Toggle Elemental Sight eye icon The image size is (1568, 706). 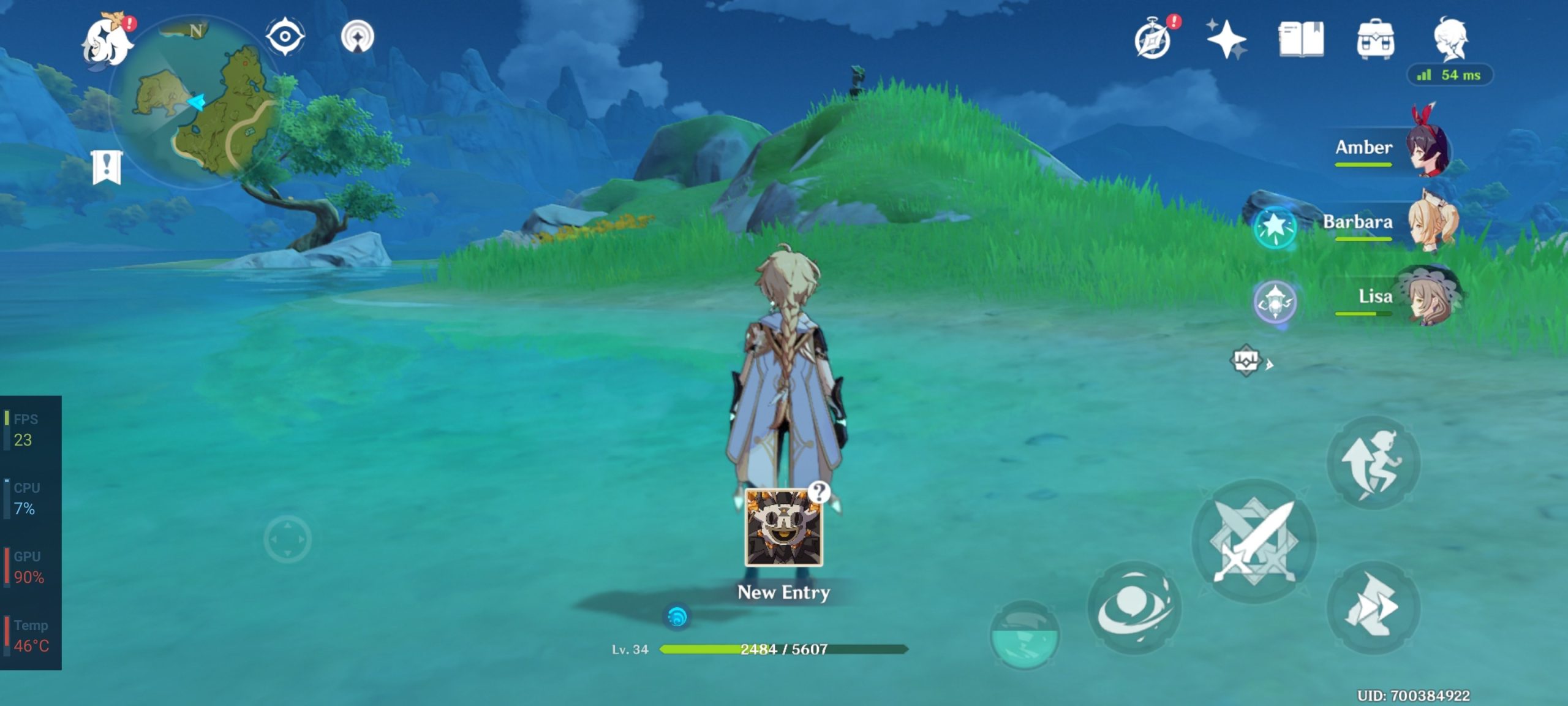click(285, 37)
